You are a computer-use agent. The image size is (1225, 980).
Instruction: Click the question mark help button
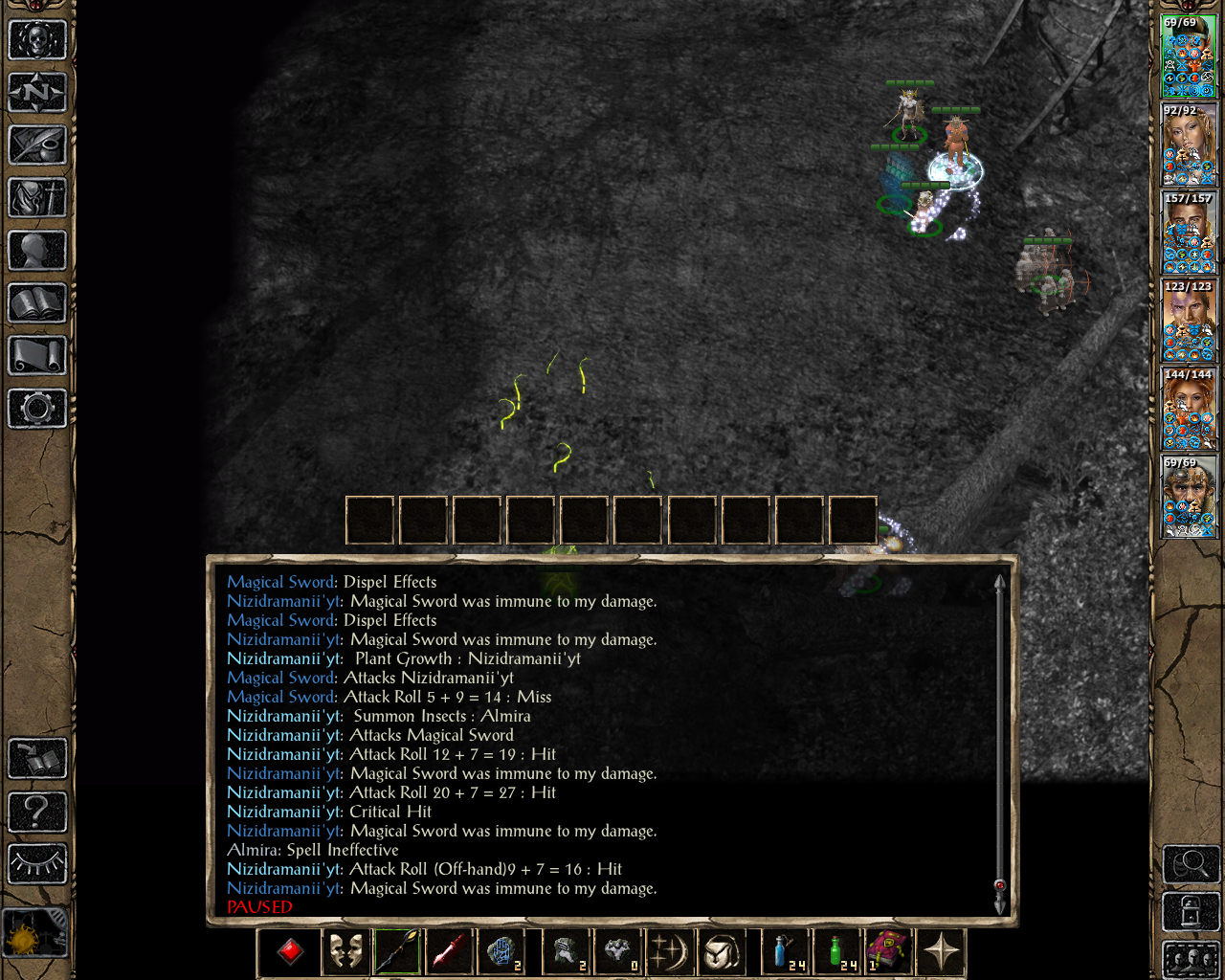(37, 812)
